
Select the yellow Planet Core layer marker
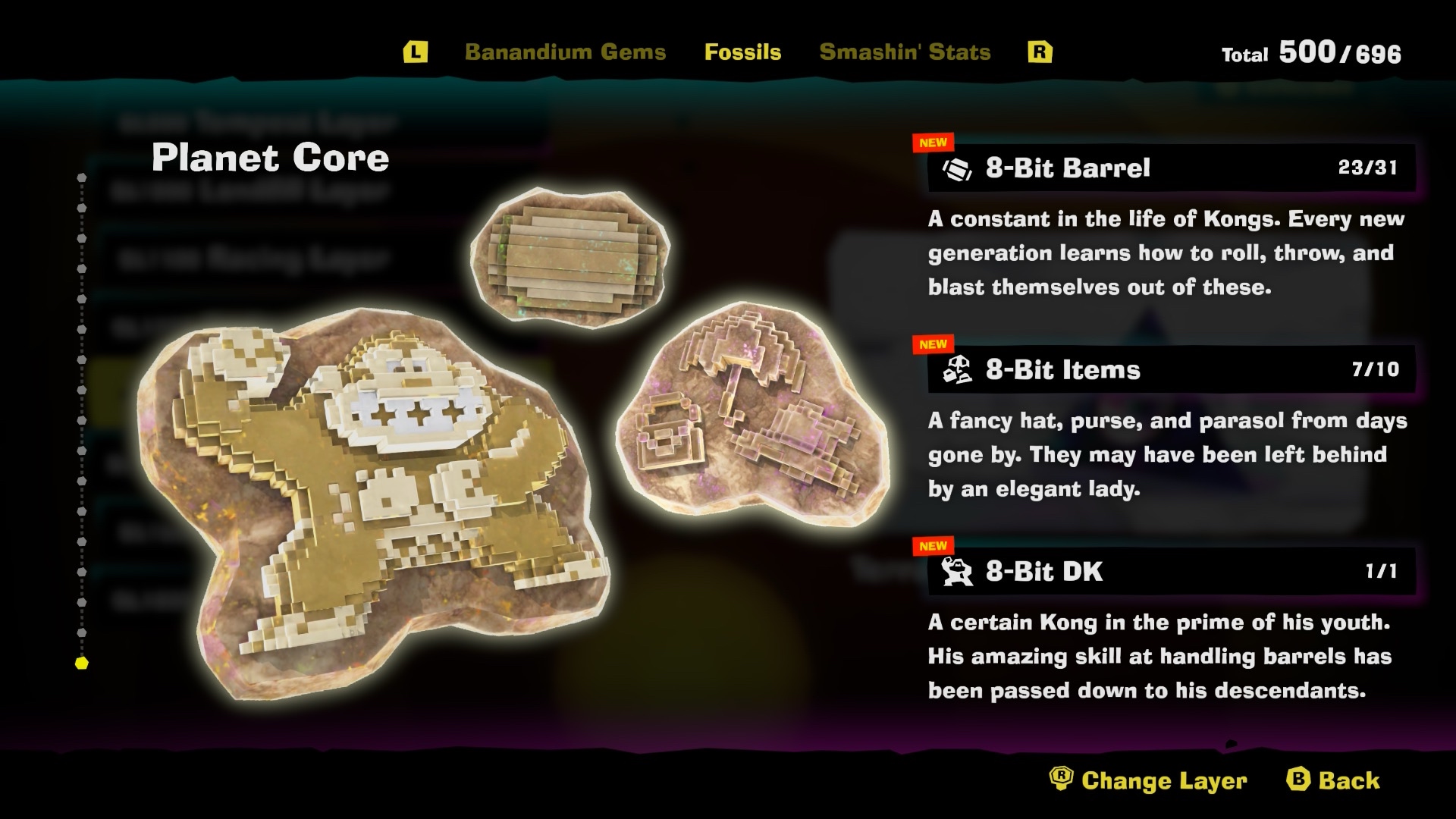82,664
